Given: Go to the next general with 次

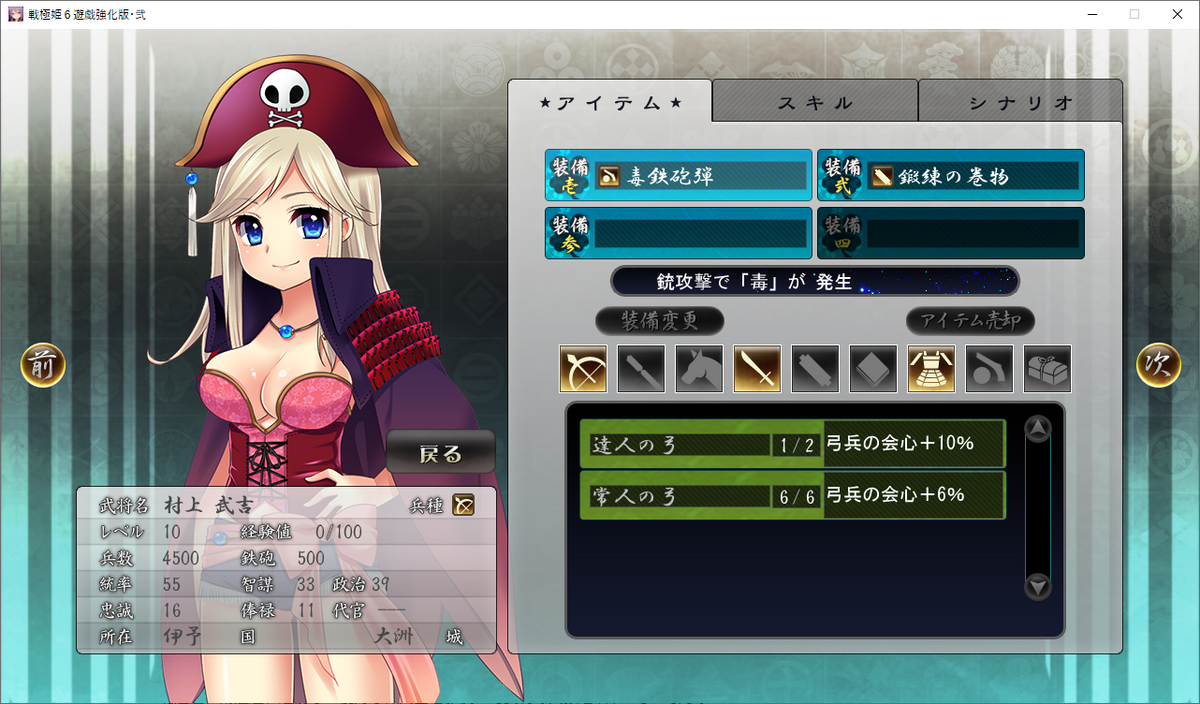Looking at the screenshot, I should (x=1159, y=366).
